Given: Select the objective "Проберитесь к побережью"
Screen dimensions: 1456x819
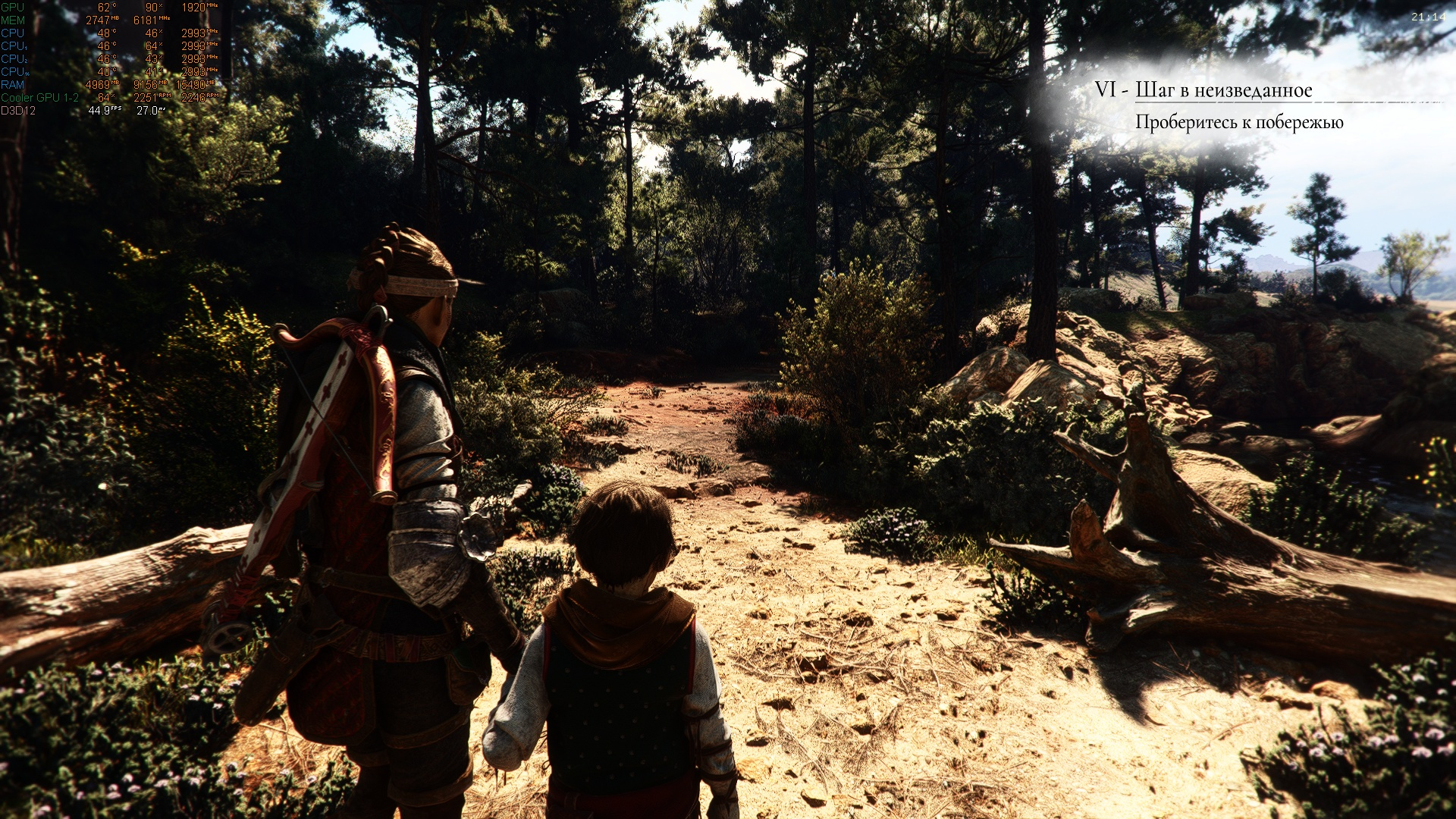Looking at the screenshot, I should 1239,122.
